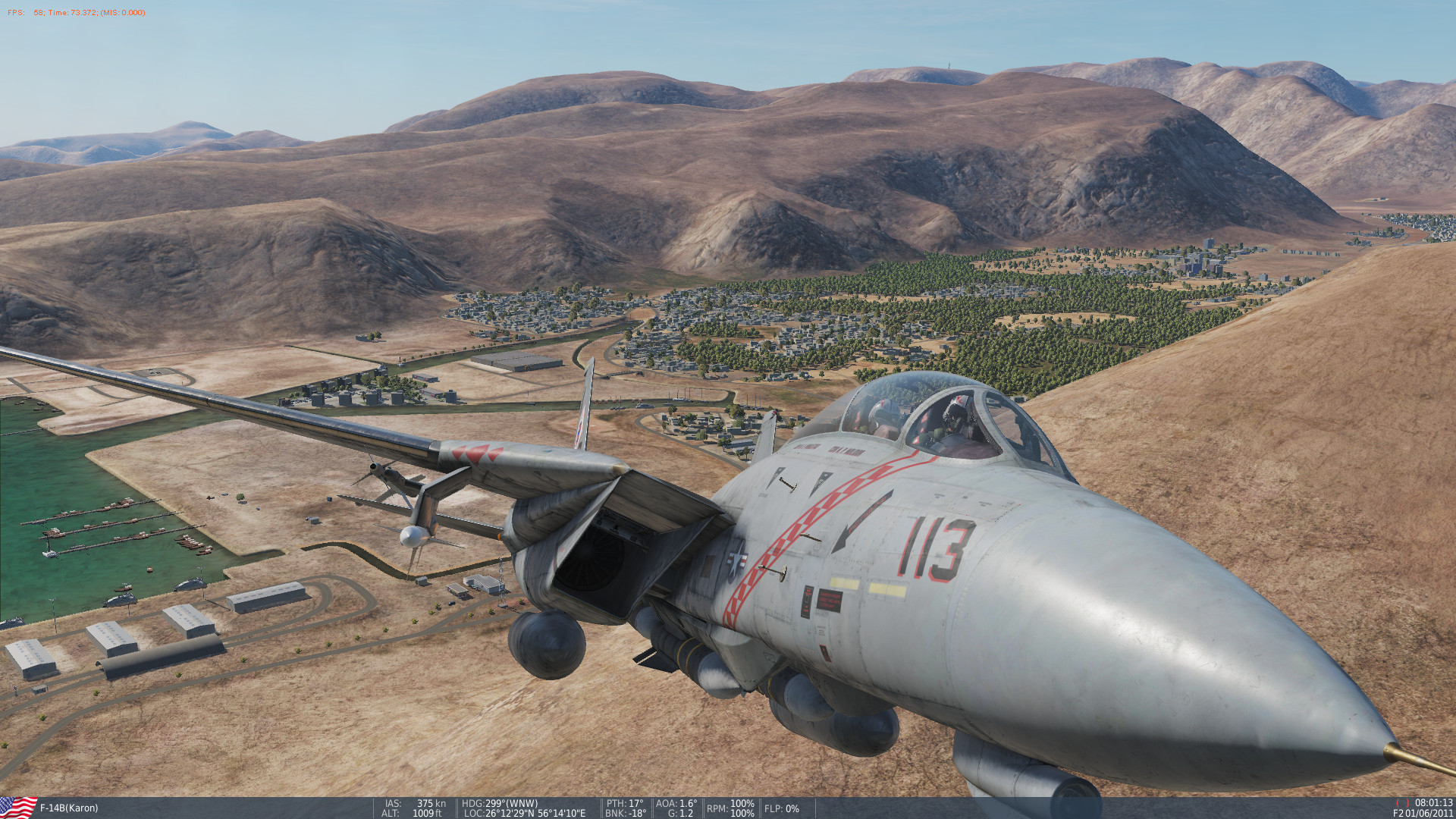Click the date field 01/06/2011

coord(1429,814)
